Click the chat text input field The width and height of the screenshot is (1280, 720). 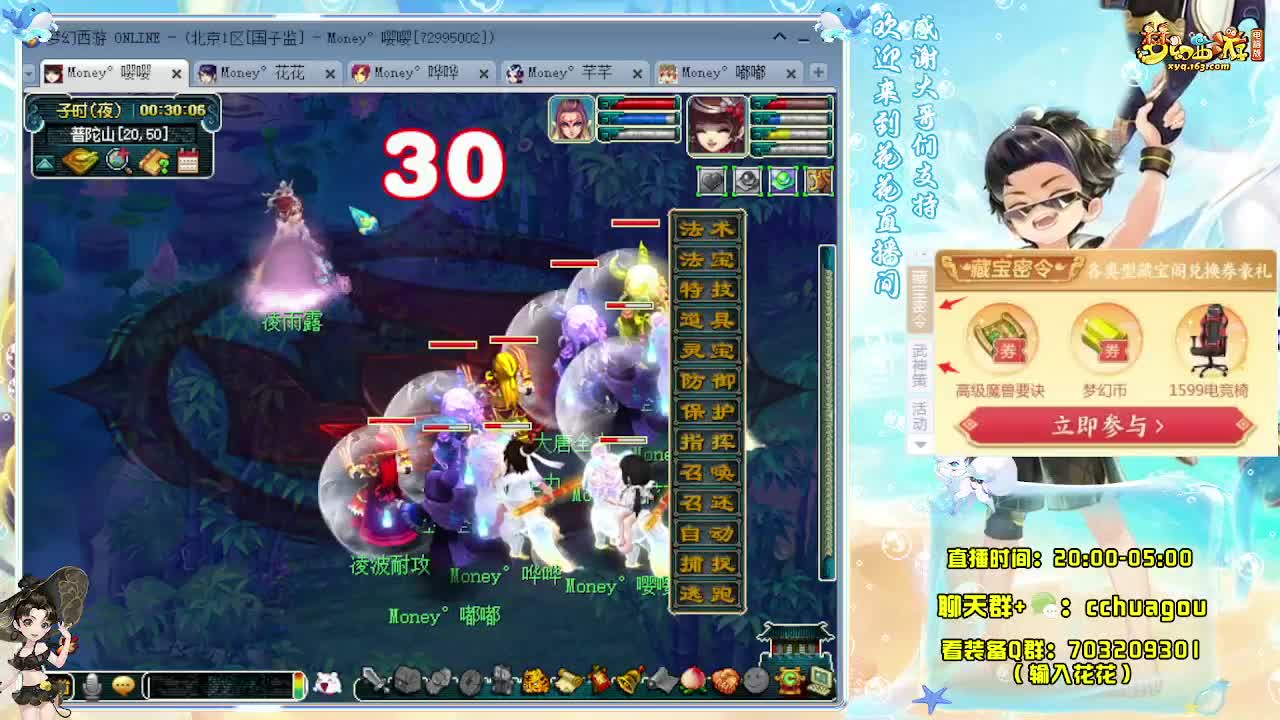[219, 687]
